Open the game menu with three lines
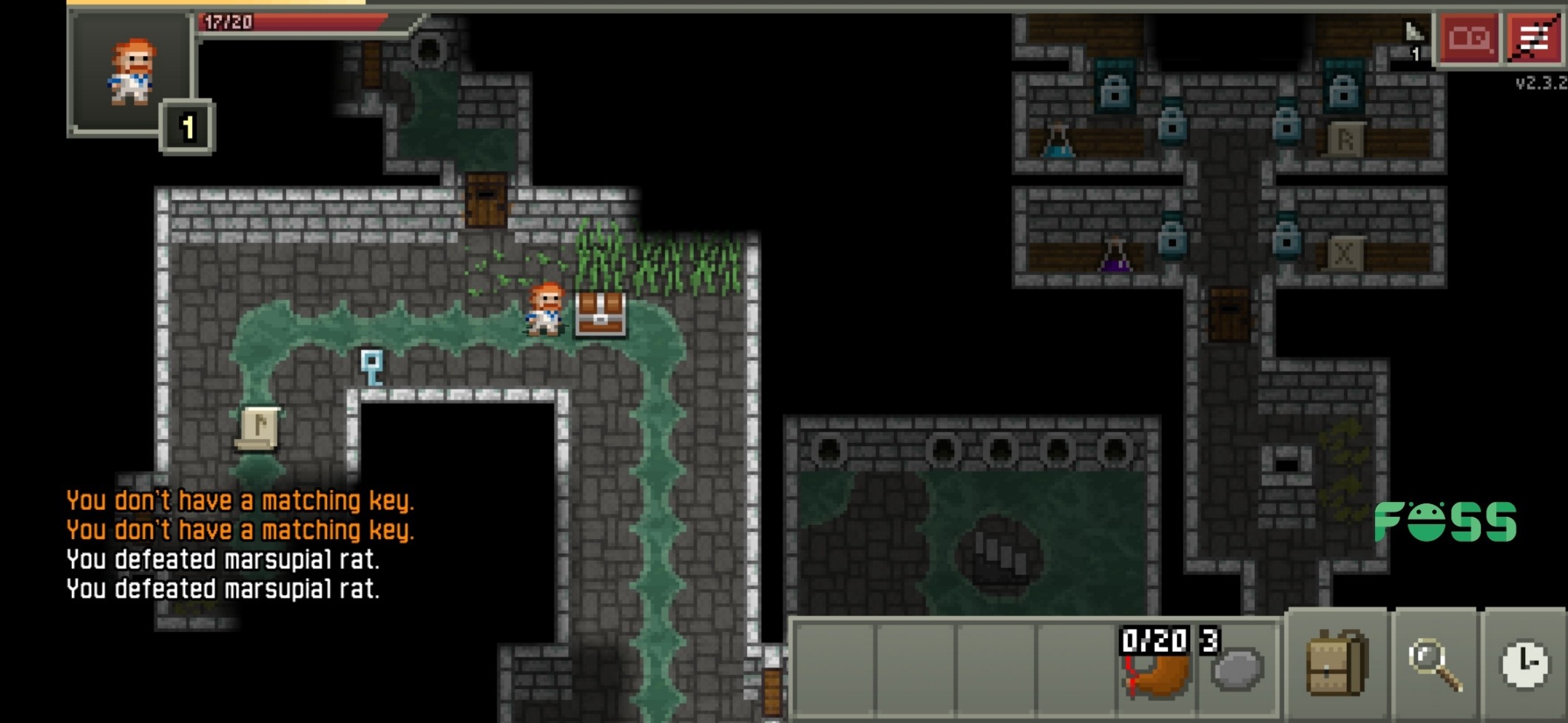 [1535, 38]
